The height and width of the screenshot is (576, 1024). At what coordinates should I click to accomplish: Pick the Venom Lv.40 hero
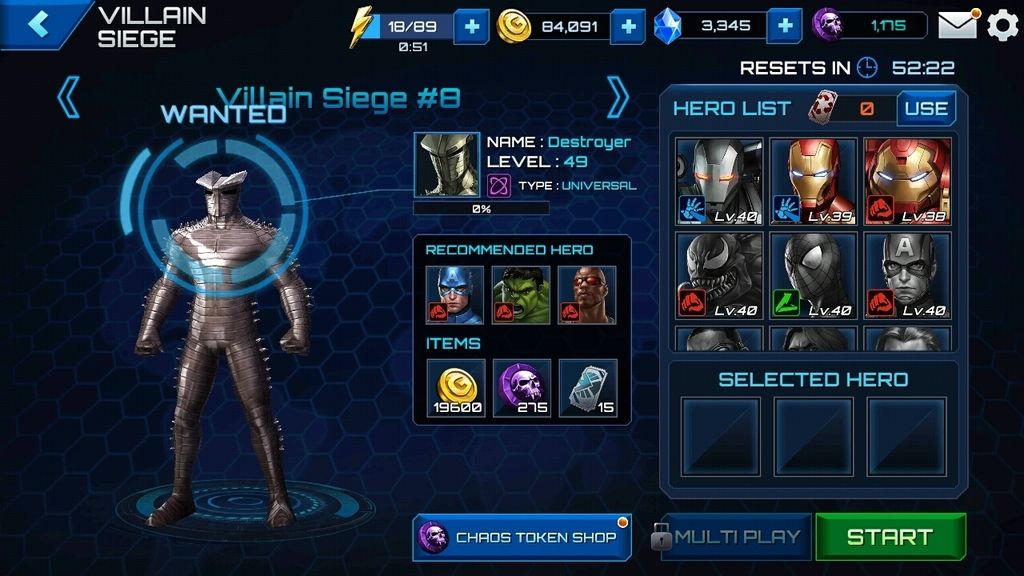719,275
